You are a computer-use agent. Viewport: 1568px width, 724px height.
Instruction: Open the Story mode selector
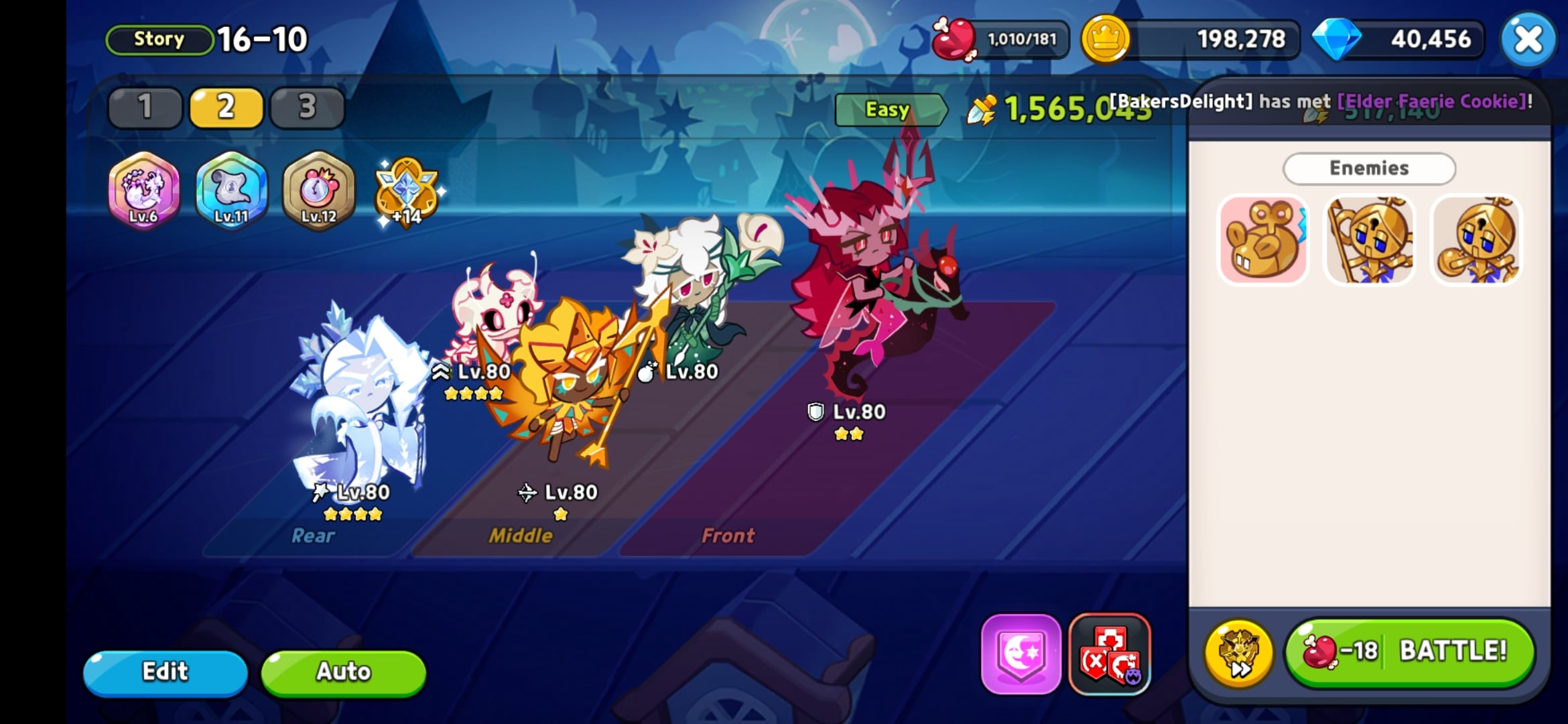tap(158, 38)
